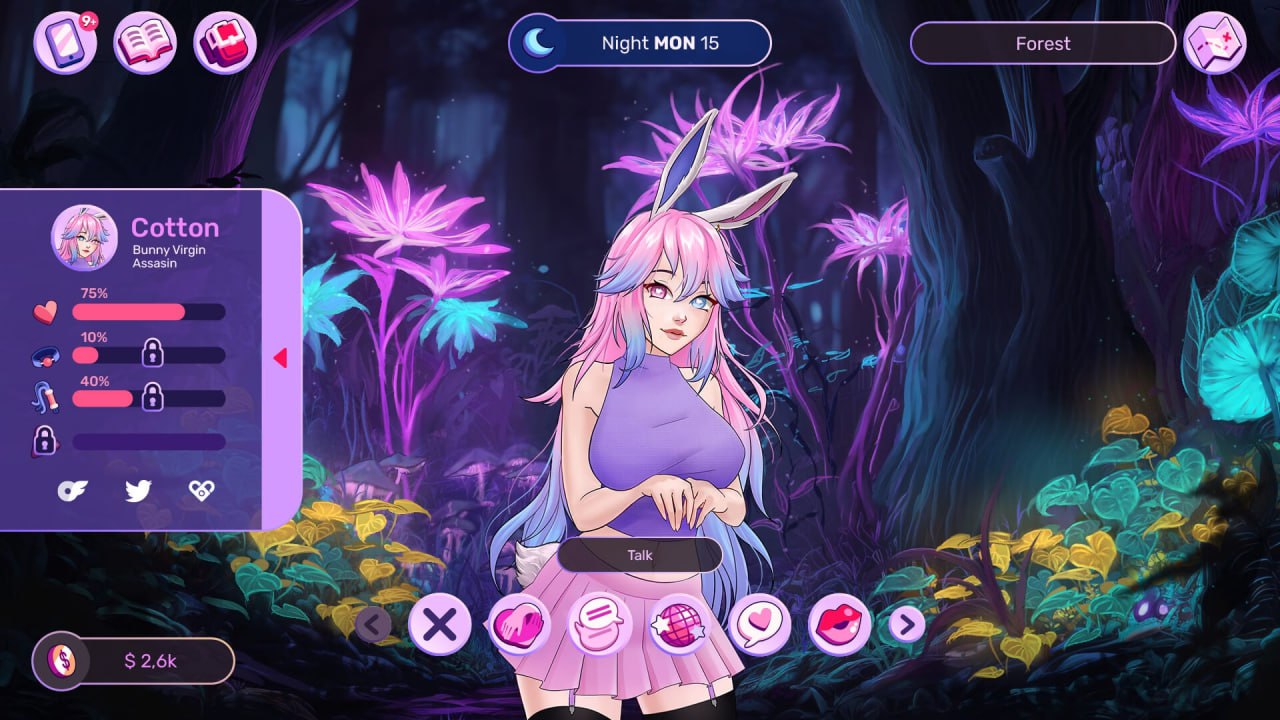Select the heart speech-bubble compliment action
Viewport: 1280px width, 720px height.
pyautogui.click(x=762, y=622)
